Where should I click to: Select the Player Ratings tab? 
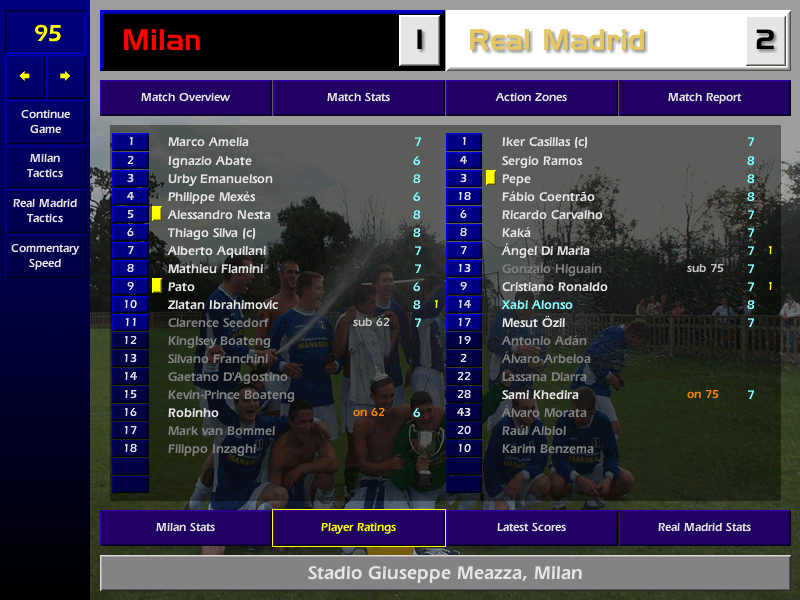[358, 527]
